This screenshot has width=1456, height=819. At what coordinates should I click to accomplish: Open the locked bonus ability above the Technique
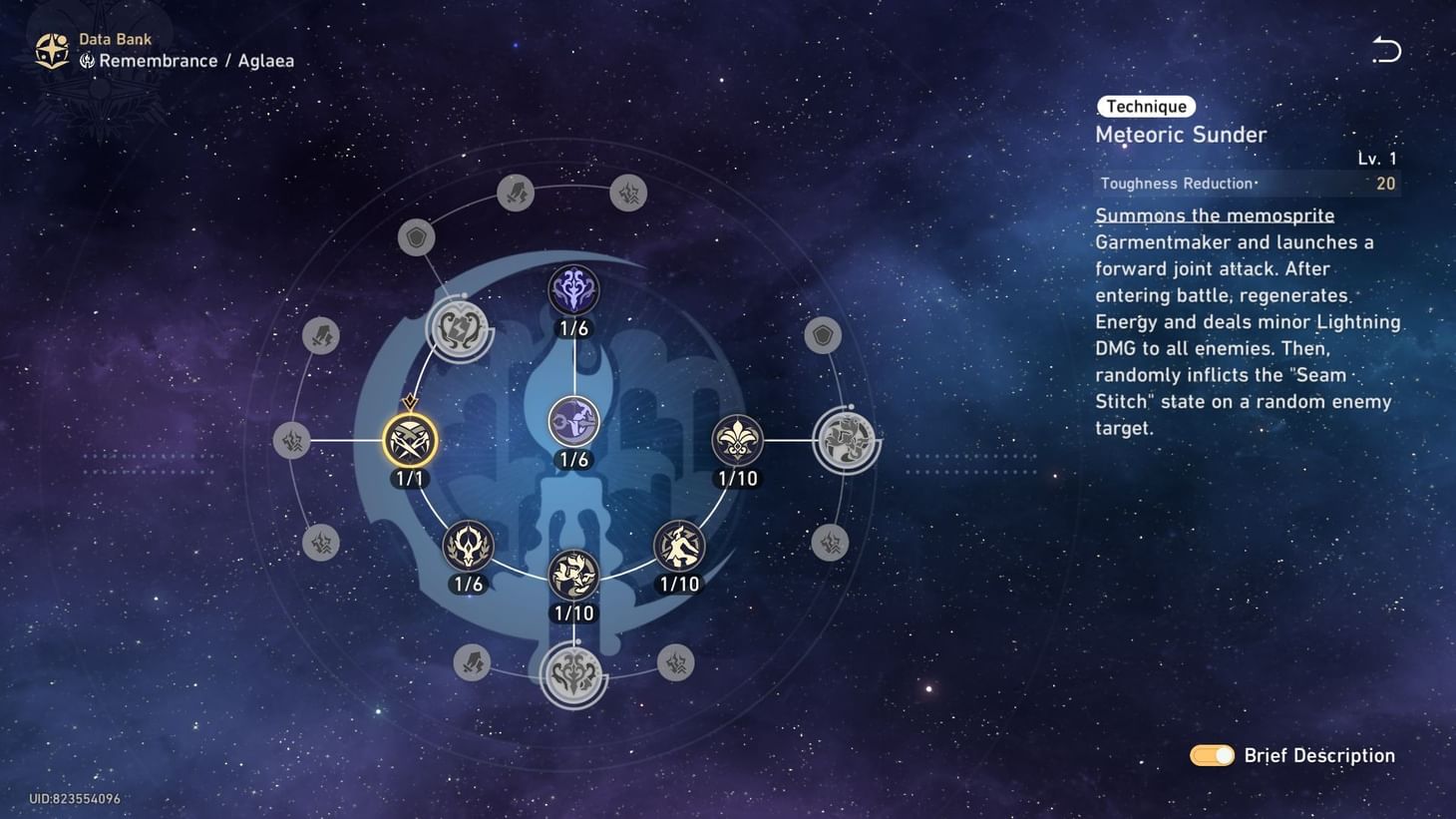pyautogui.click(x=460, y=330)
